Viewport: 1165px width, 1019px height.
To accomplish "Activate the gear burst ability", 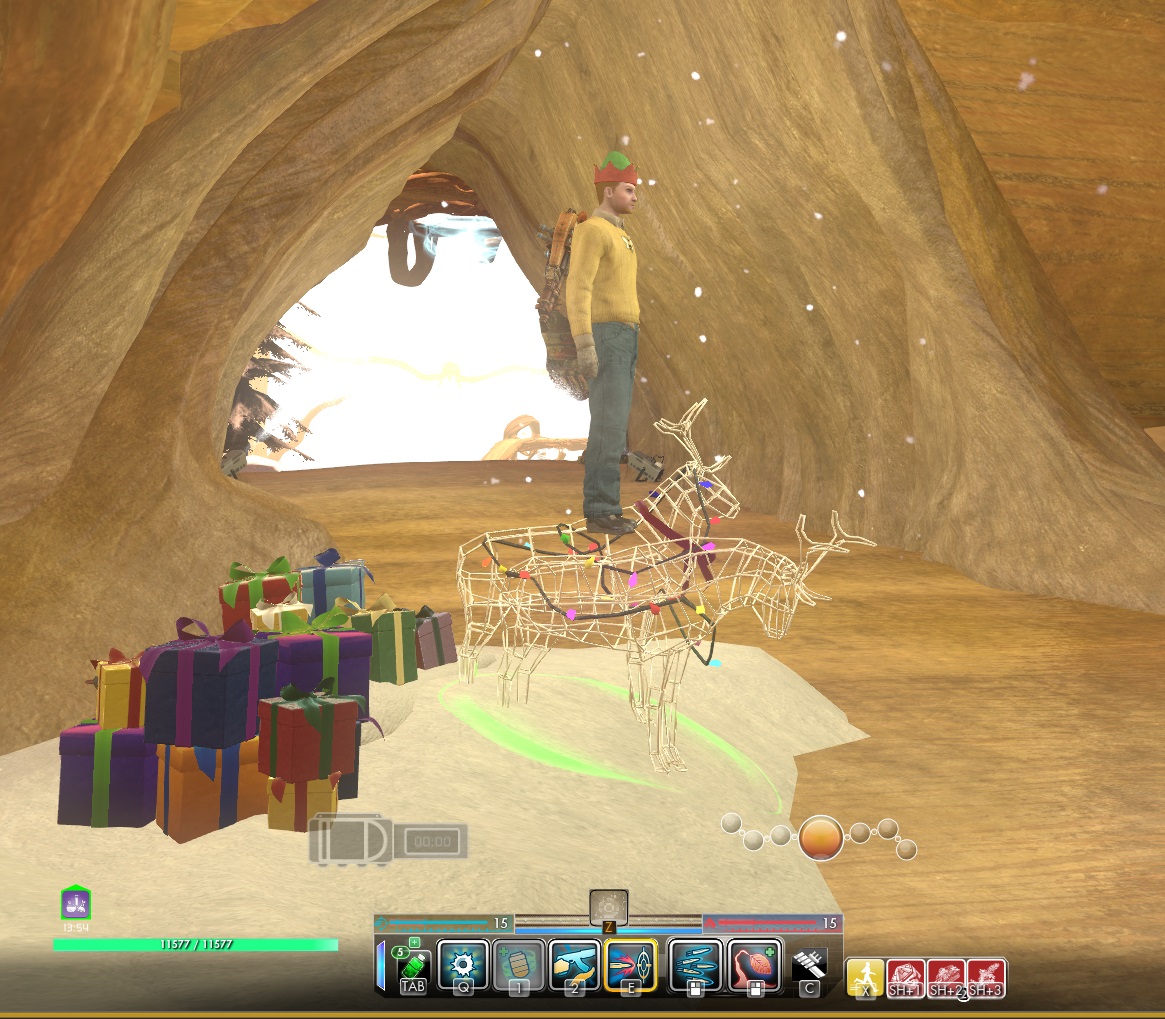I will click(x=462, y=965).
